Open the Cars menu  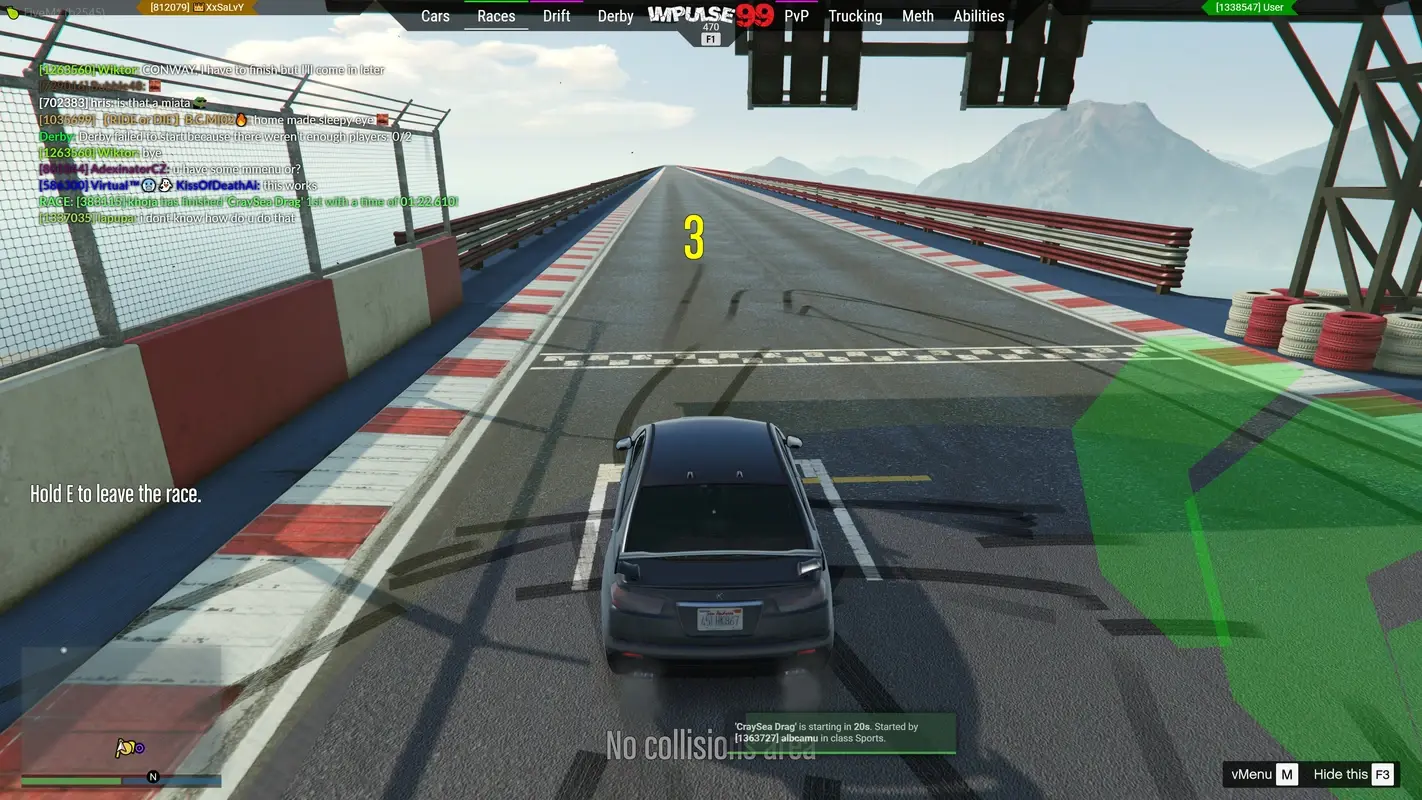[435, 16]
